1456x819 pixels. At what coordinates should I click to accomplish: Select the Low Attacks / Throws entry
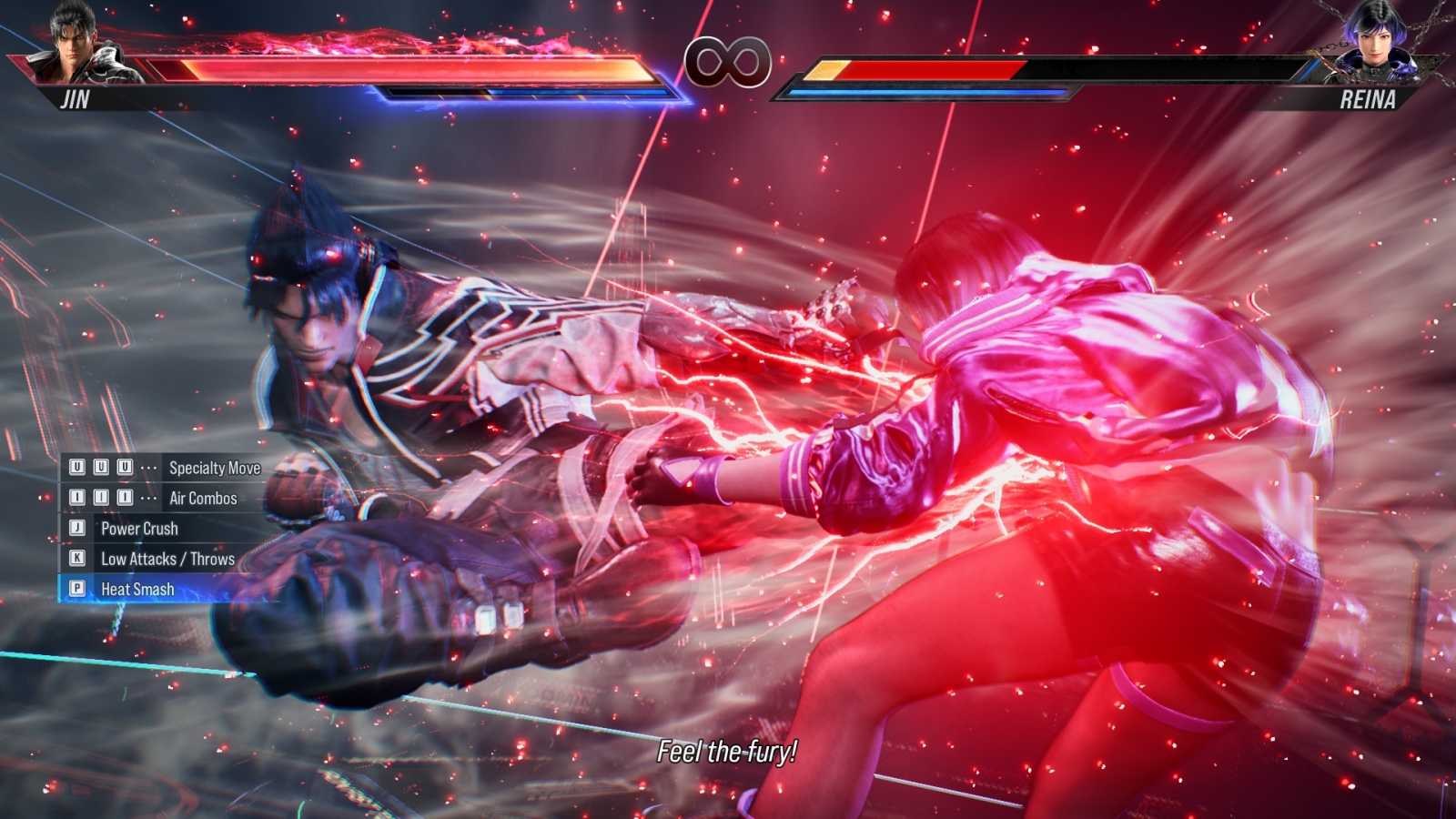(167, 558)
